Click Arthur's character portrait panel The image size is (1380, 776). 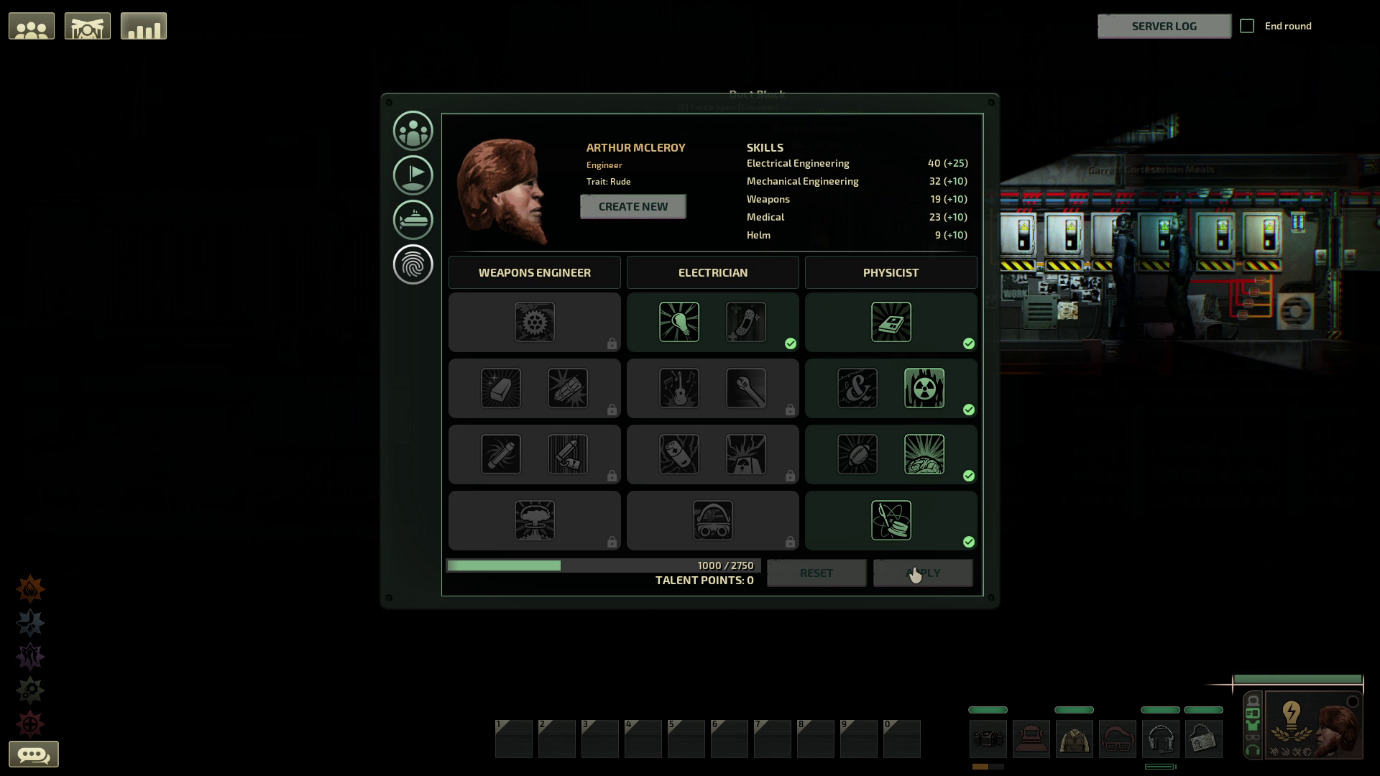pos(1313,725)
